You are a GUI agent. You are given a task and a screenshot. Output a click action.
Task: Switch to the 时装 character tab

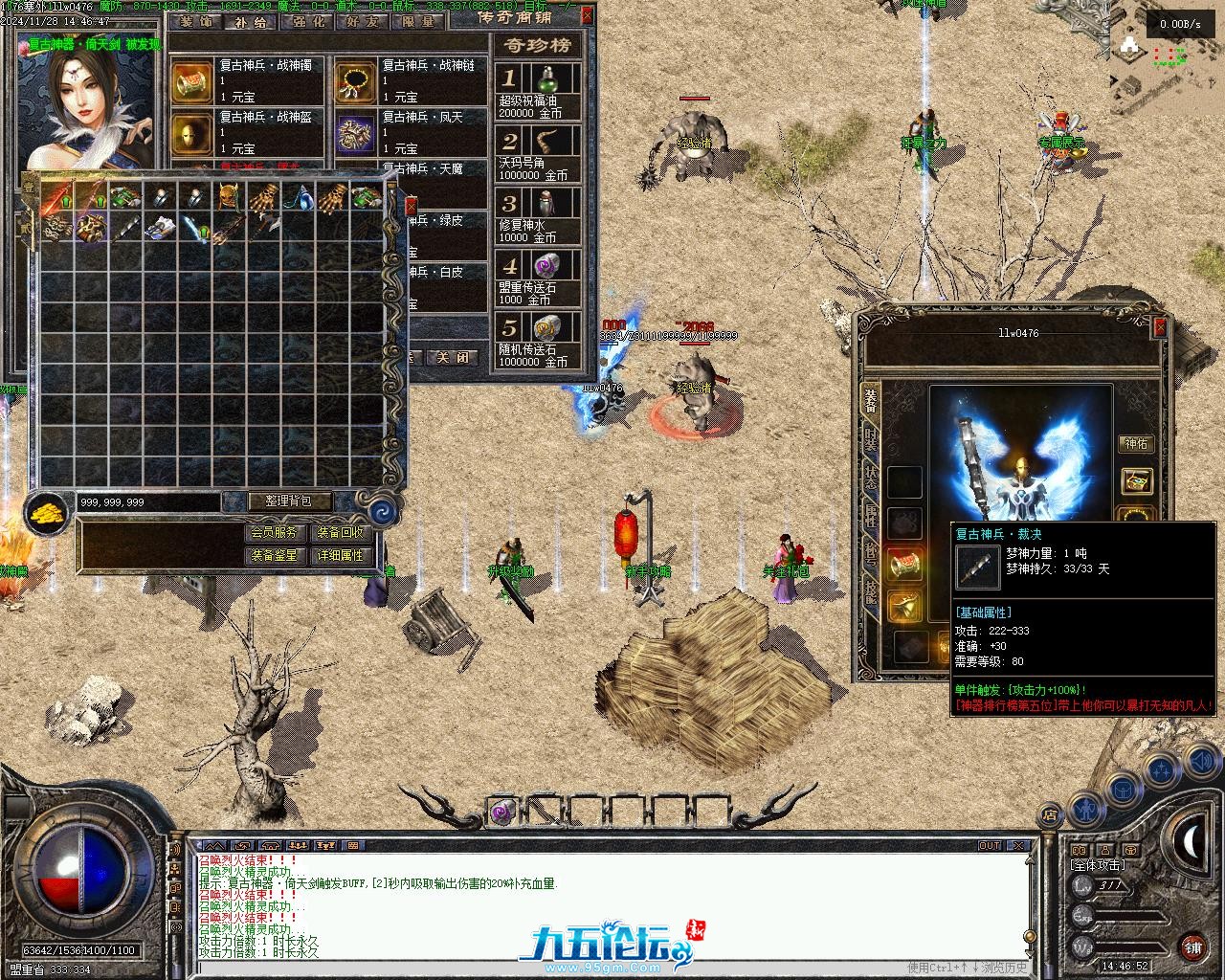(870, 439)
